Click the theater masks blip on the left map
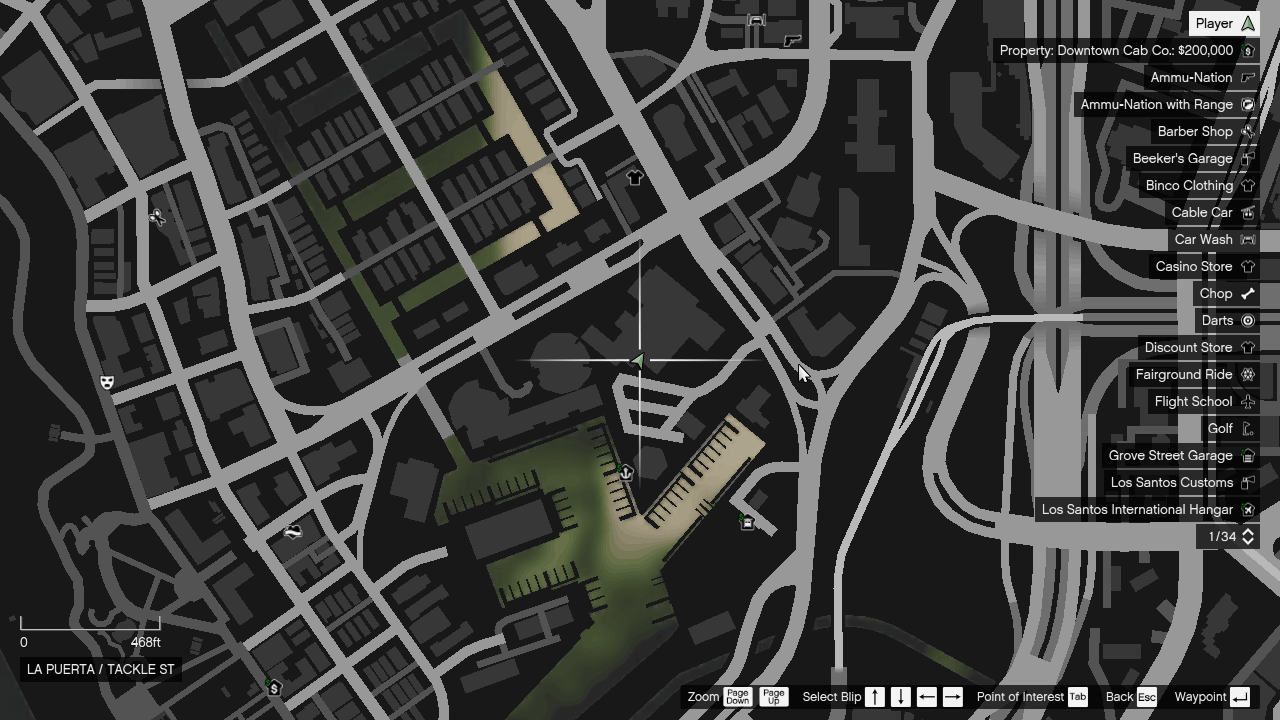 coord(106,381)
